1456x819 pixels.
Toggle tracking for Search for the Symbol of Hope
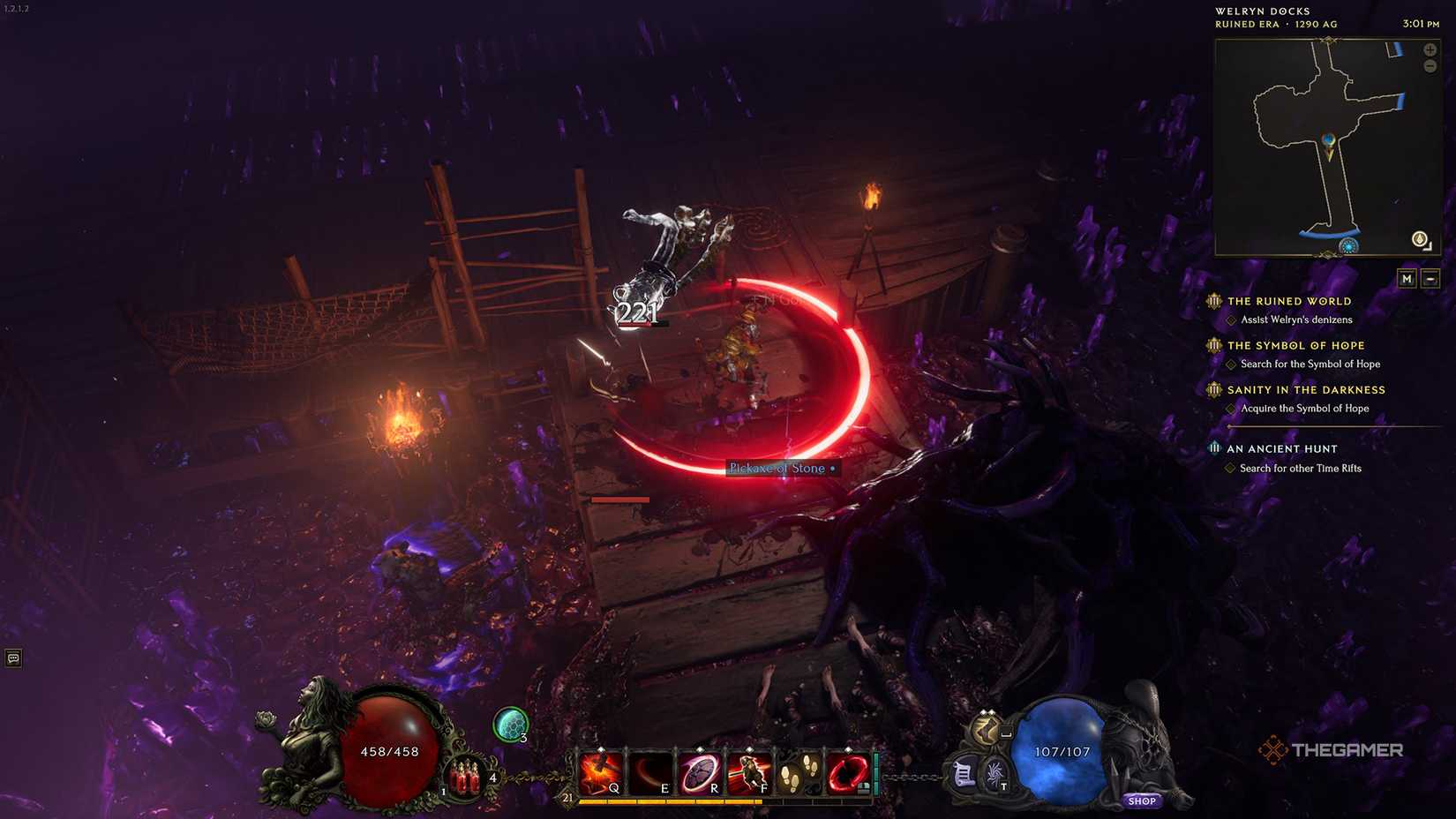pos(1232,364)
